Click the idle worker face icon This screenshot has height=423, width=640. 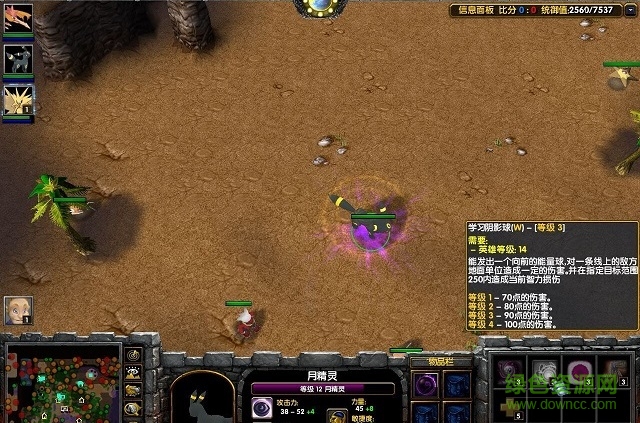(17, 309)
